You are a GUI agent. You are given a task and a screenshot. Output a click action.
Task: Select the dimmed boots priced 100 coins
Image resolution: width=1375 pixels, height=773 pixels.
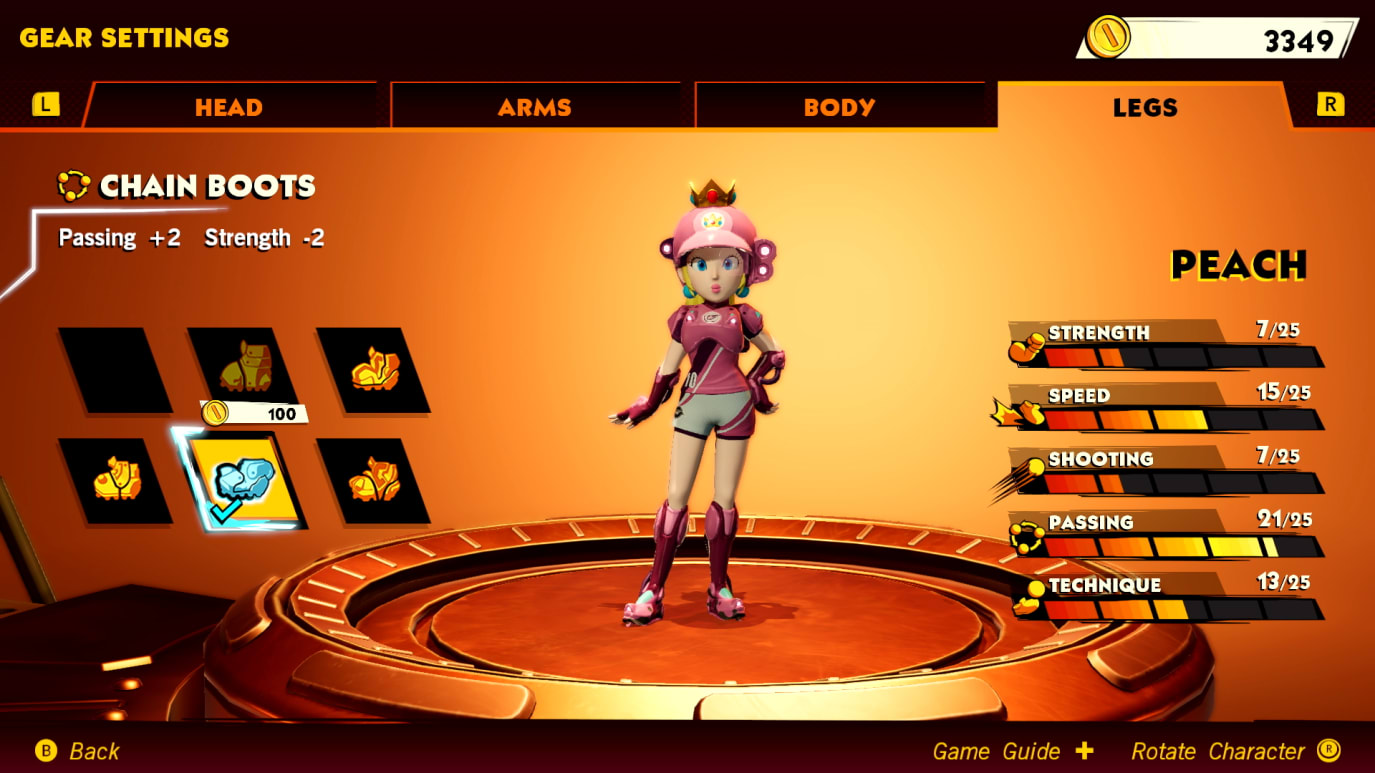(244, 368)
